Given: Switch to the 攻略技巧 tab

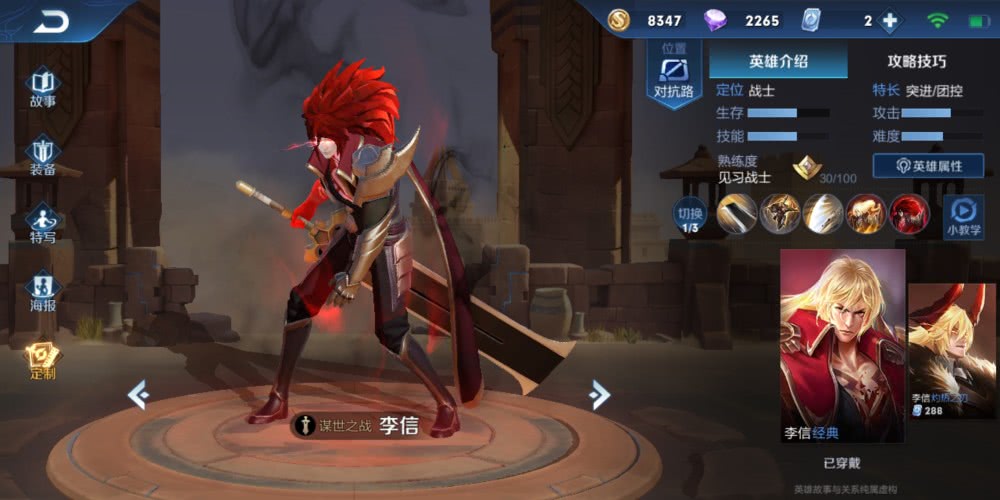Looking at the screenshot, I should pyautogui.click(x=916, y=61).
